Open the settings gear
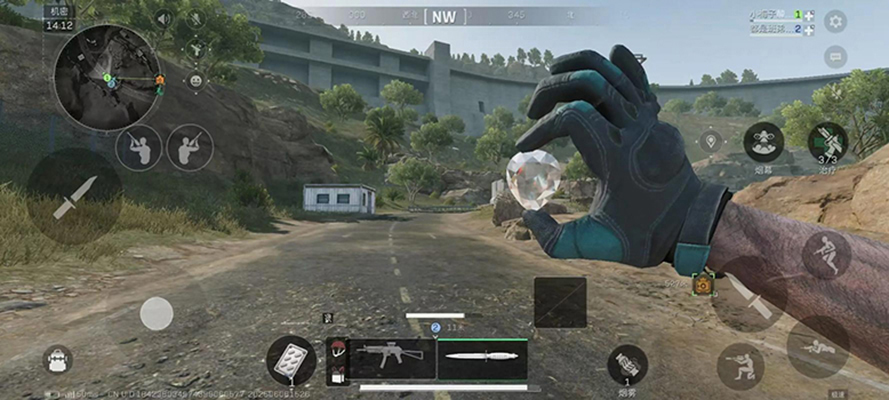The image size is (889, 400). click(x=835, y=21)
